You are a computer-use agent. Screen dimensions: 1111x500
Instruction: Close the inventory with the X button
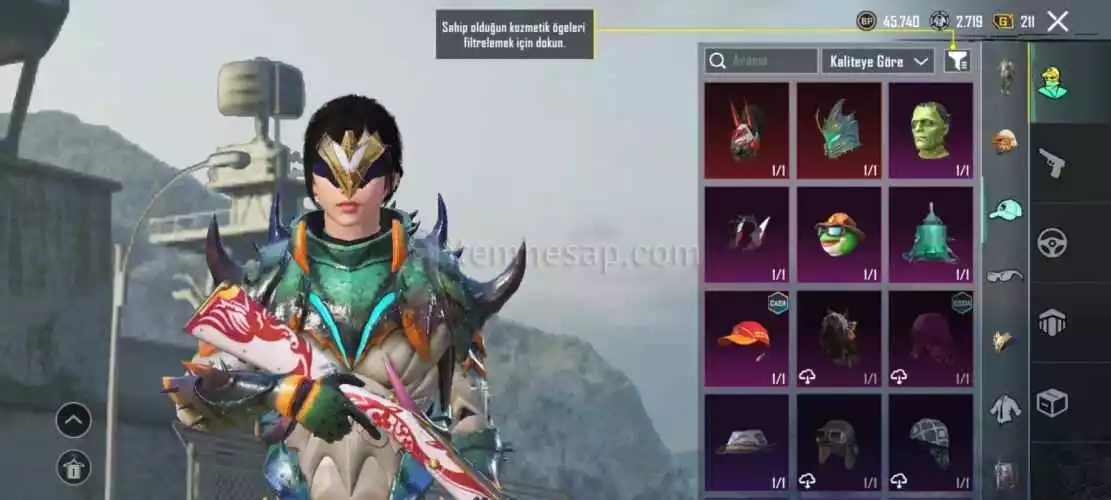[x=1058, y=21]
